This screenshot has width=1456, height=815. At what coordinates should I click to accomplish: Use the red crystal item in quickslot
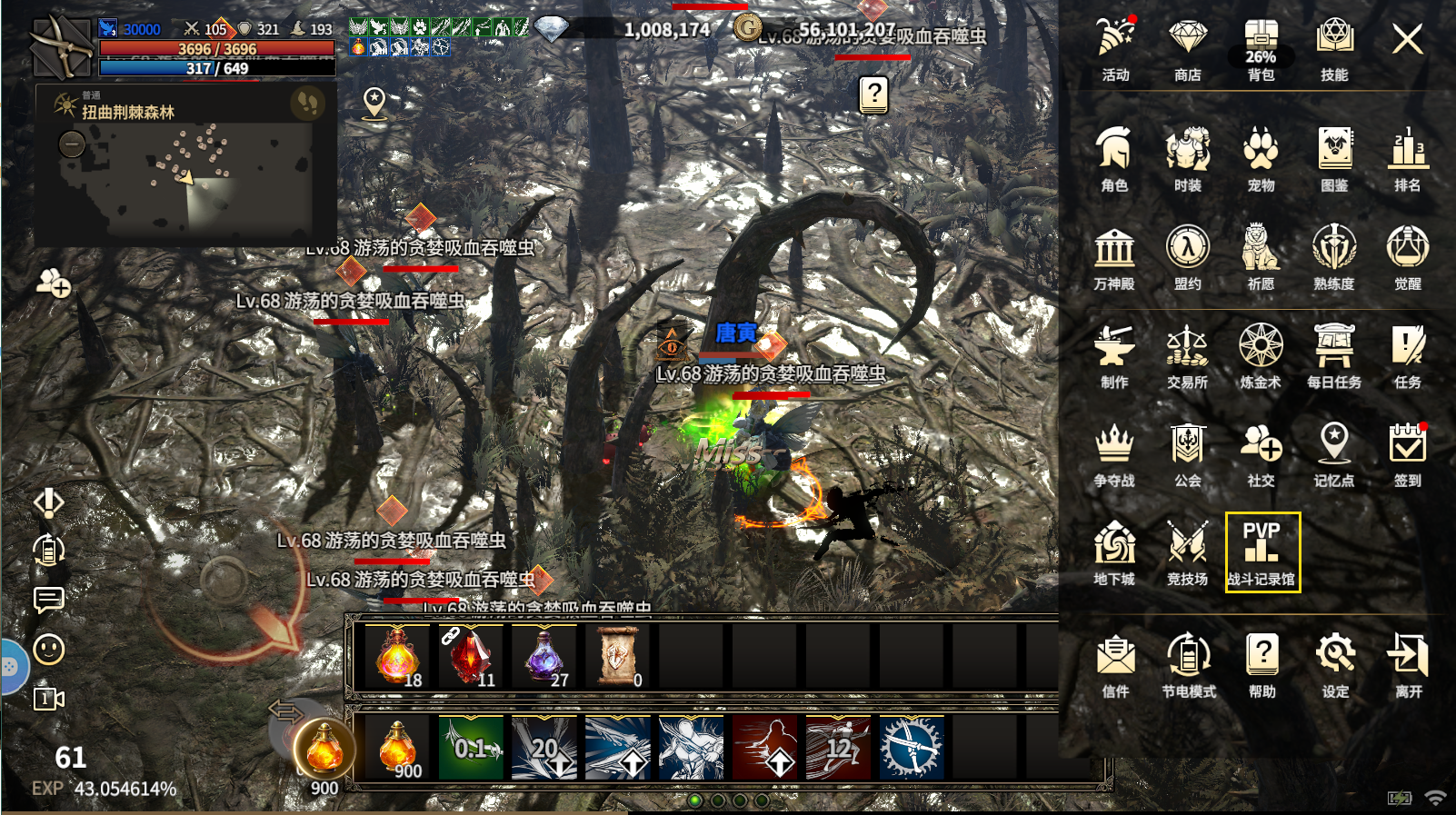coord(470,656)
